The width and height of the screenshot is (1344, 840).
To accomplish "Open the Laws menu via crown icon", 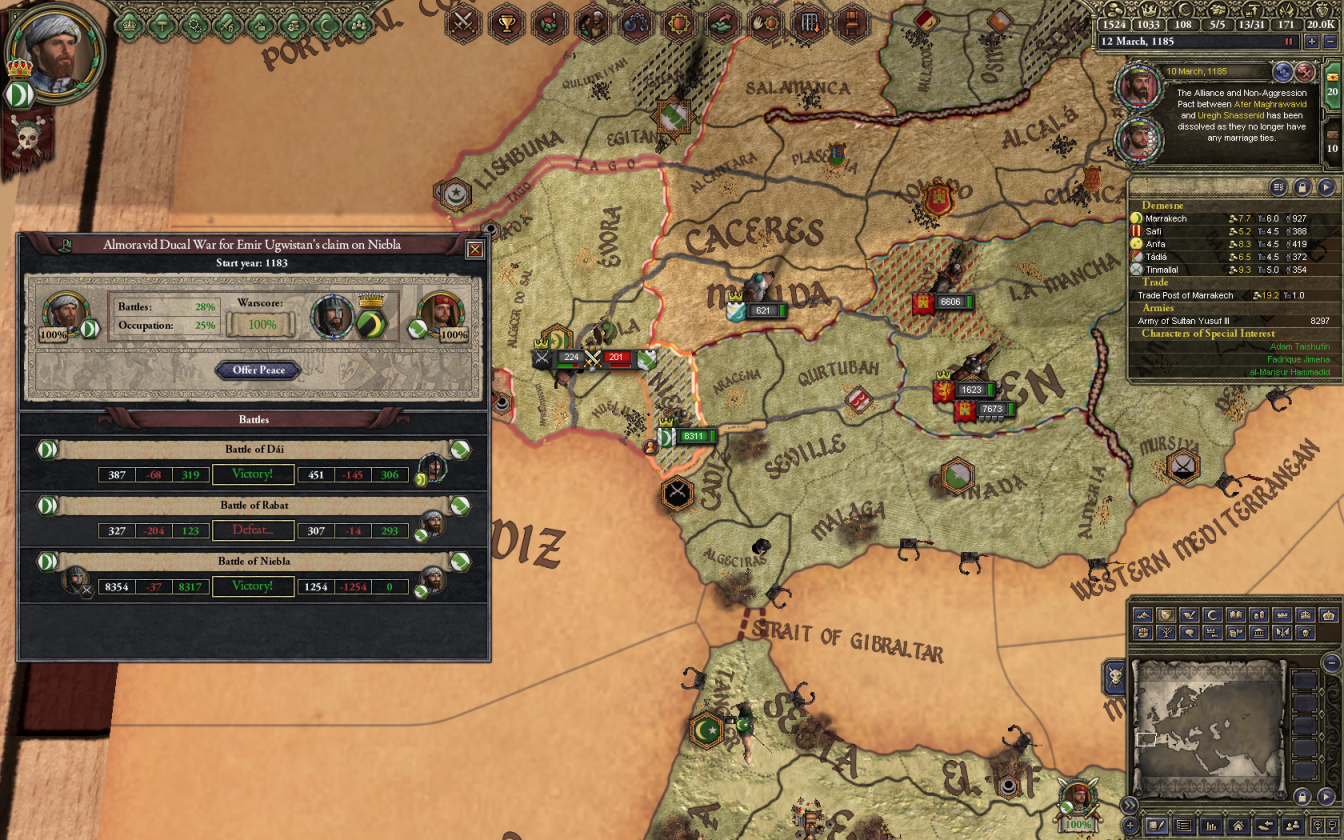I will pos(130,25).
